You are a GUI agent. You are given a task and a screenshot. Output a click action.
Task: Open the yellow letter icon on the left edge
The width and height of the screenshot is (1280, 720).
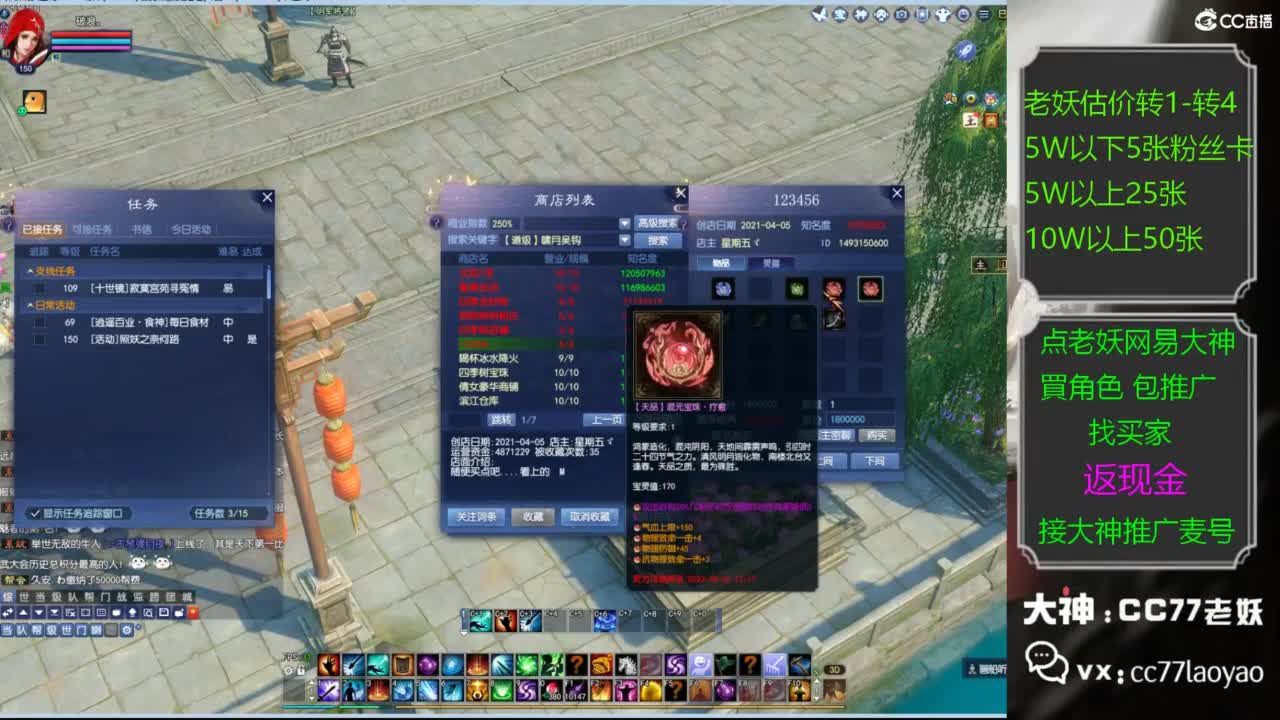coord(33,101)
